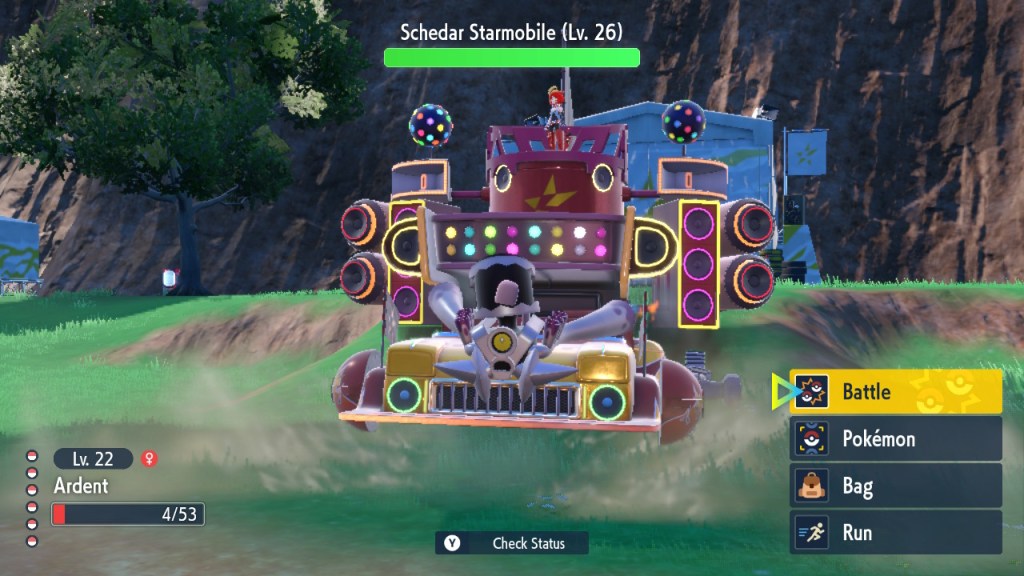Open the Pokémon party menu
The width and height of the screenshot is (1024, 576).
click(895, 439)
